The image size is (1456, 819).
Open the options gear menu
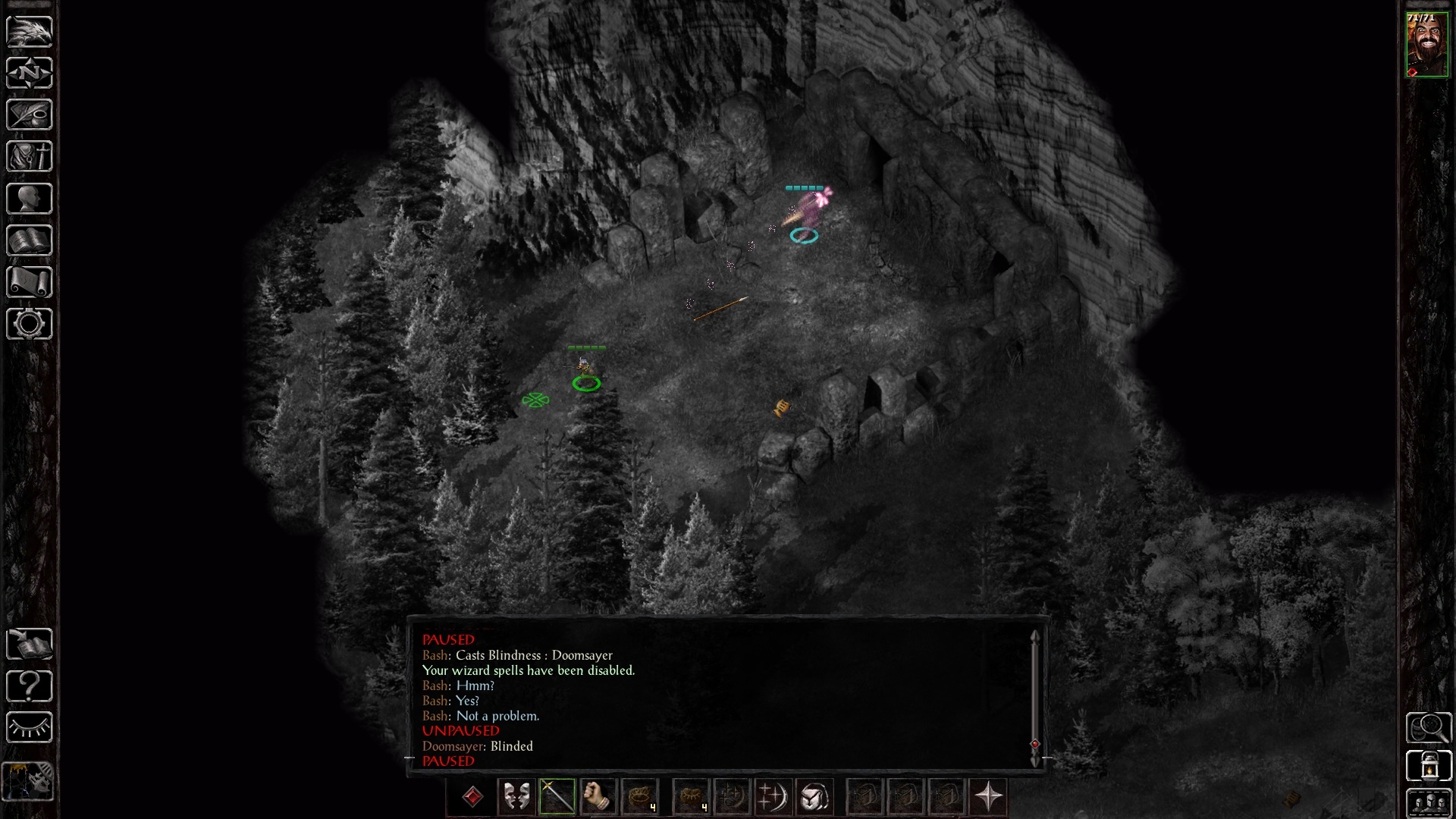coord(30,324)
